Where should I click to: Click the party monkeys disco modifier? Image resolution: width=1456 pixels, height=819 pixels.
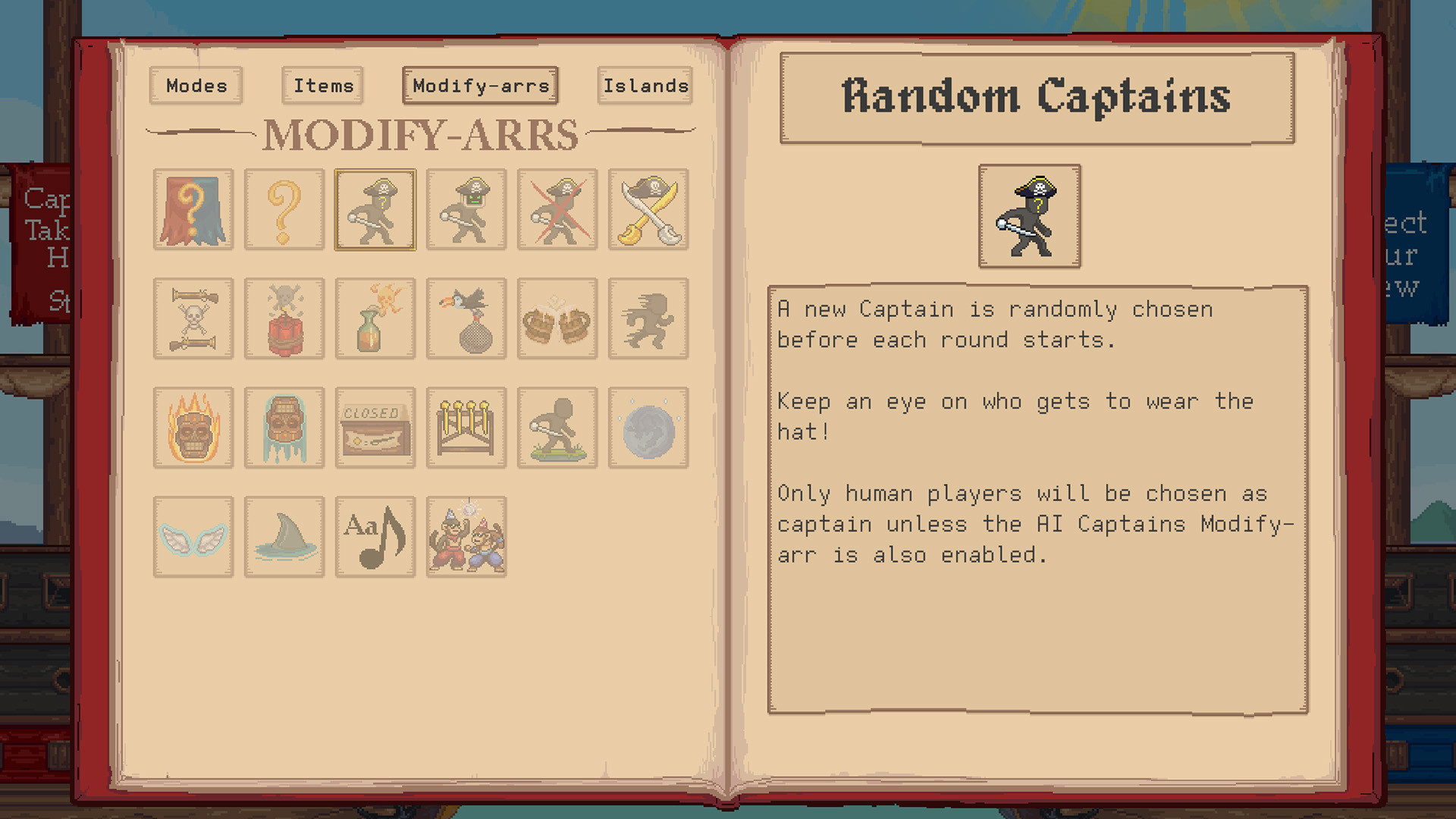point(466,536)
